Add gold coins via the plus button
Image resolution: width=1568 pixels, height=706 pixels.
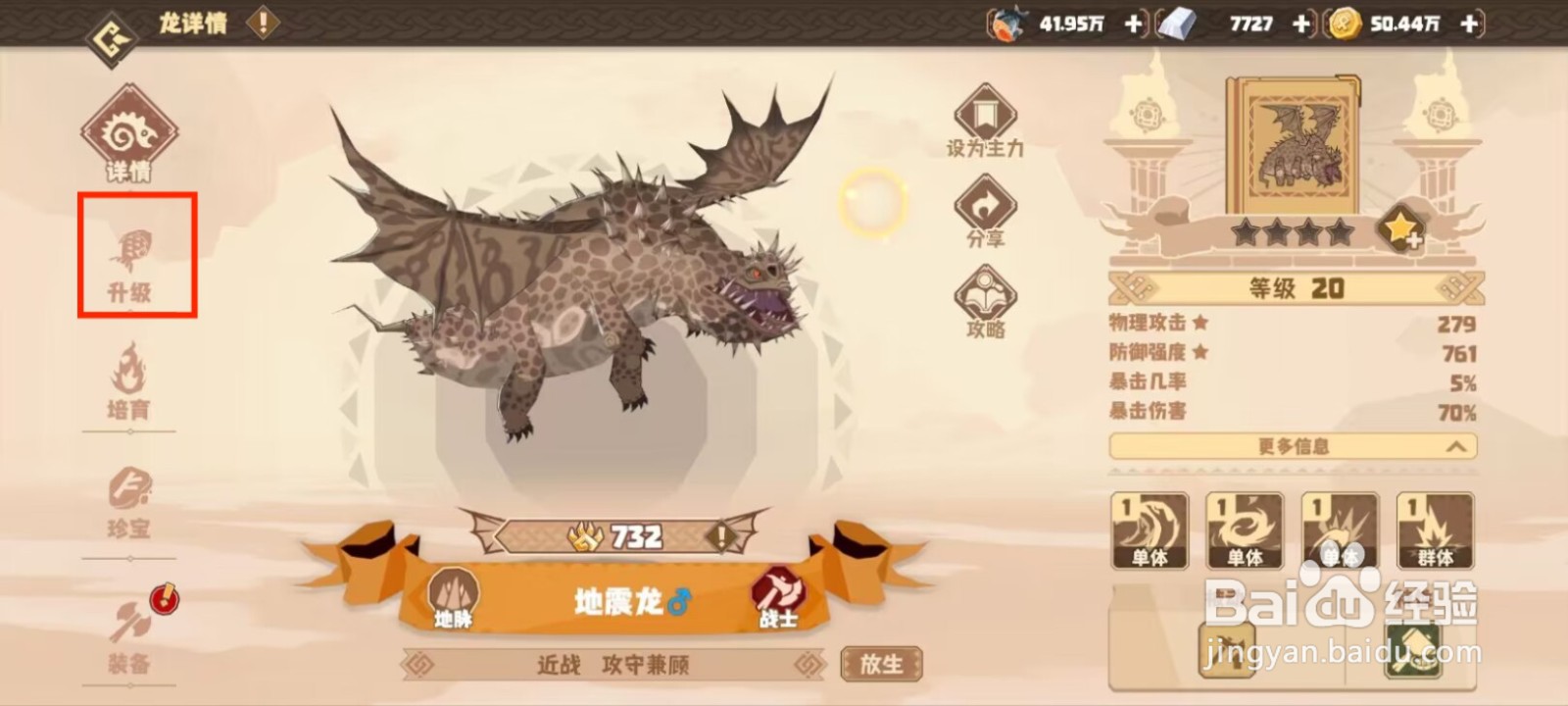(1467, 25)
